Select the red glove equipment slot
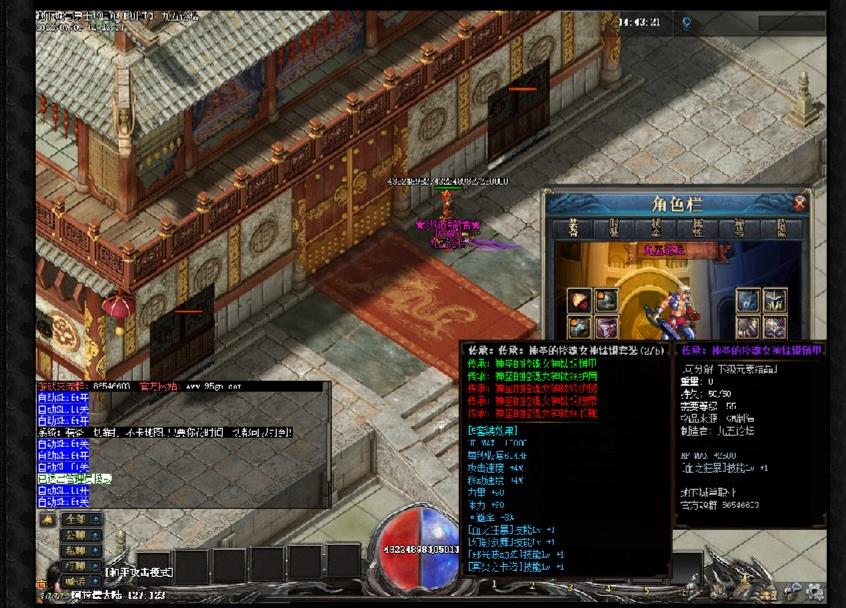 point(580,301)
